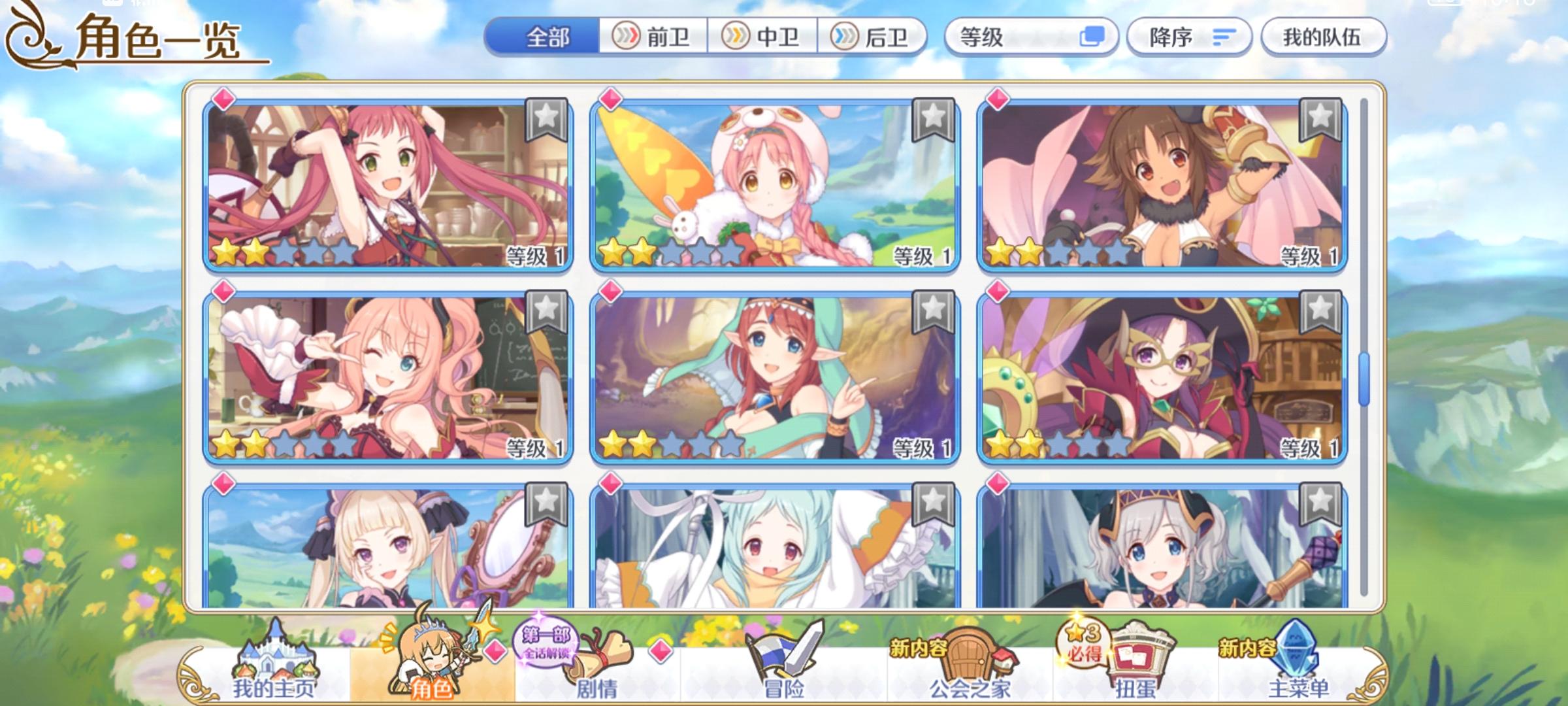The image size is (1568, 706).
Task: Open the 等级 sorting dropdown
Action: pos(1026,37)
